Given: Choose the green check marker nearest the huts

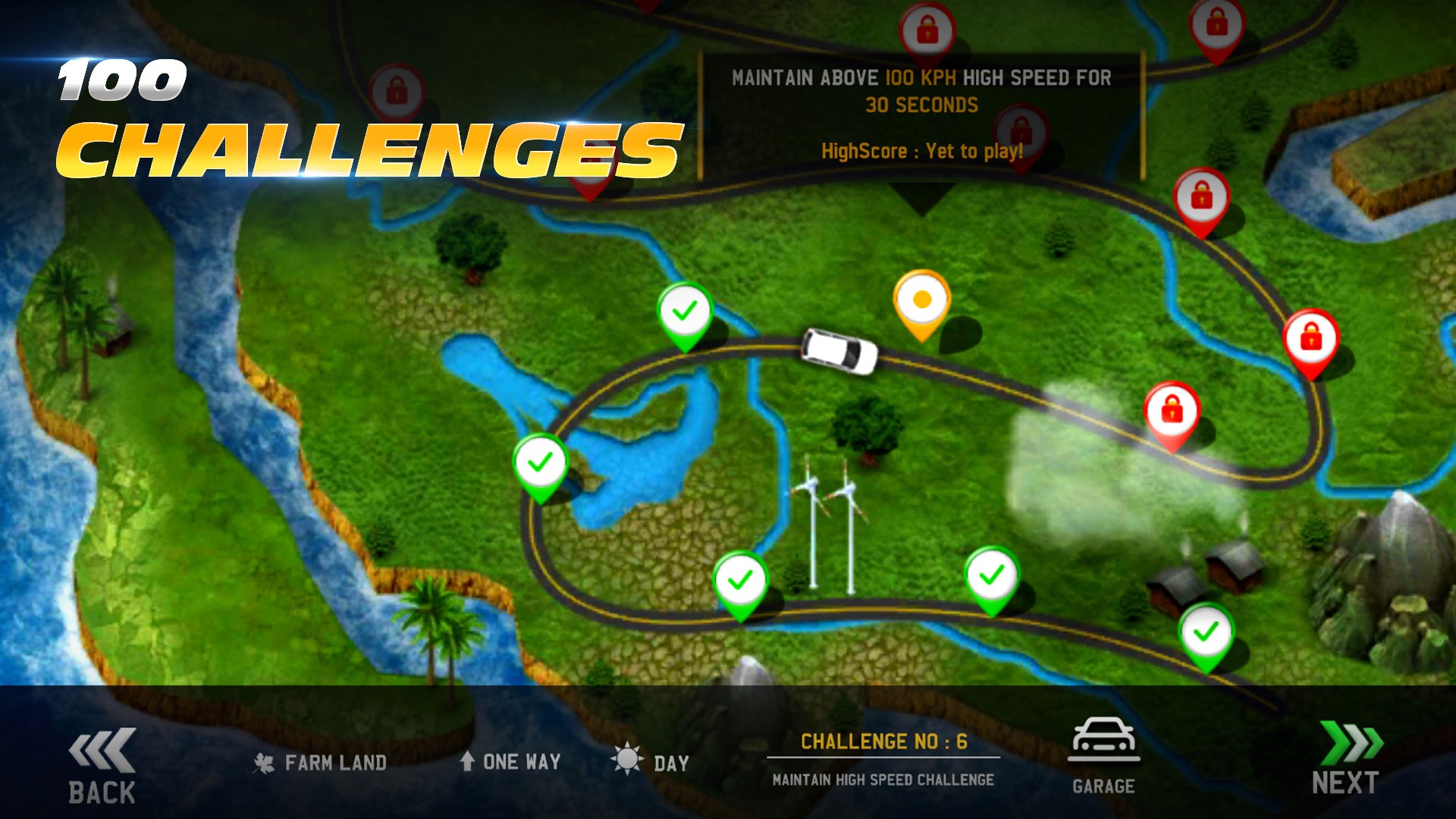Looking at the screenshot, I should click(x=1206, y=632).
